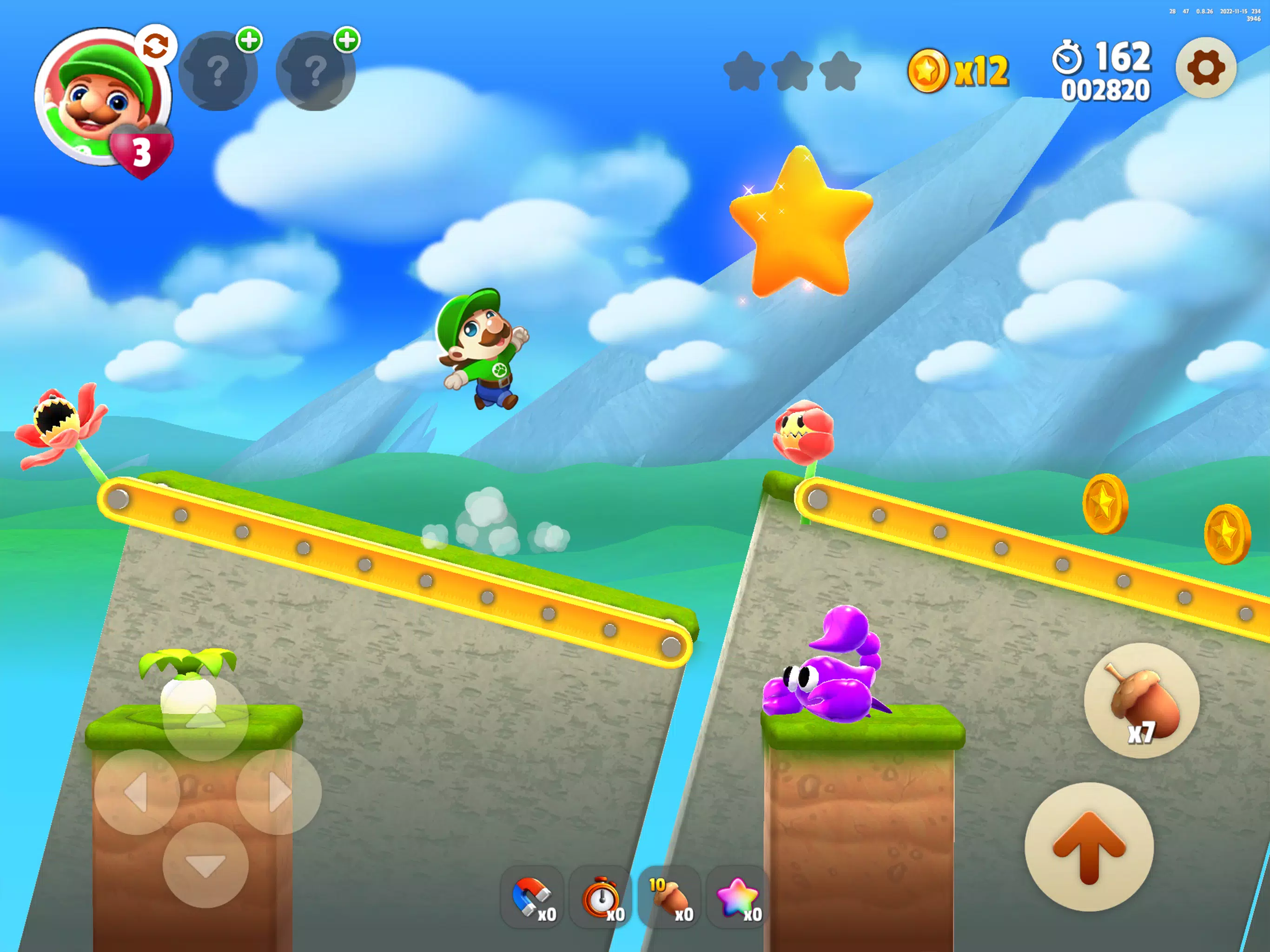The image size is (1270, 952).
Task: Move left with the d-pad left arrow
Action: [137, 792]
